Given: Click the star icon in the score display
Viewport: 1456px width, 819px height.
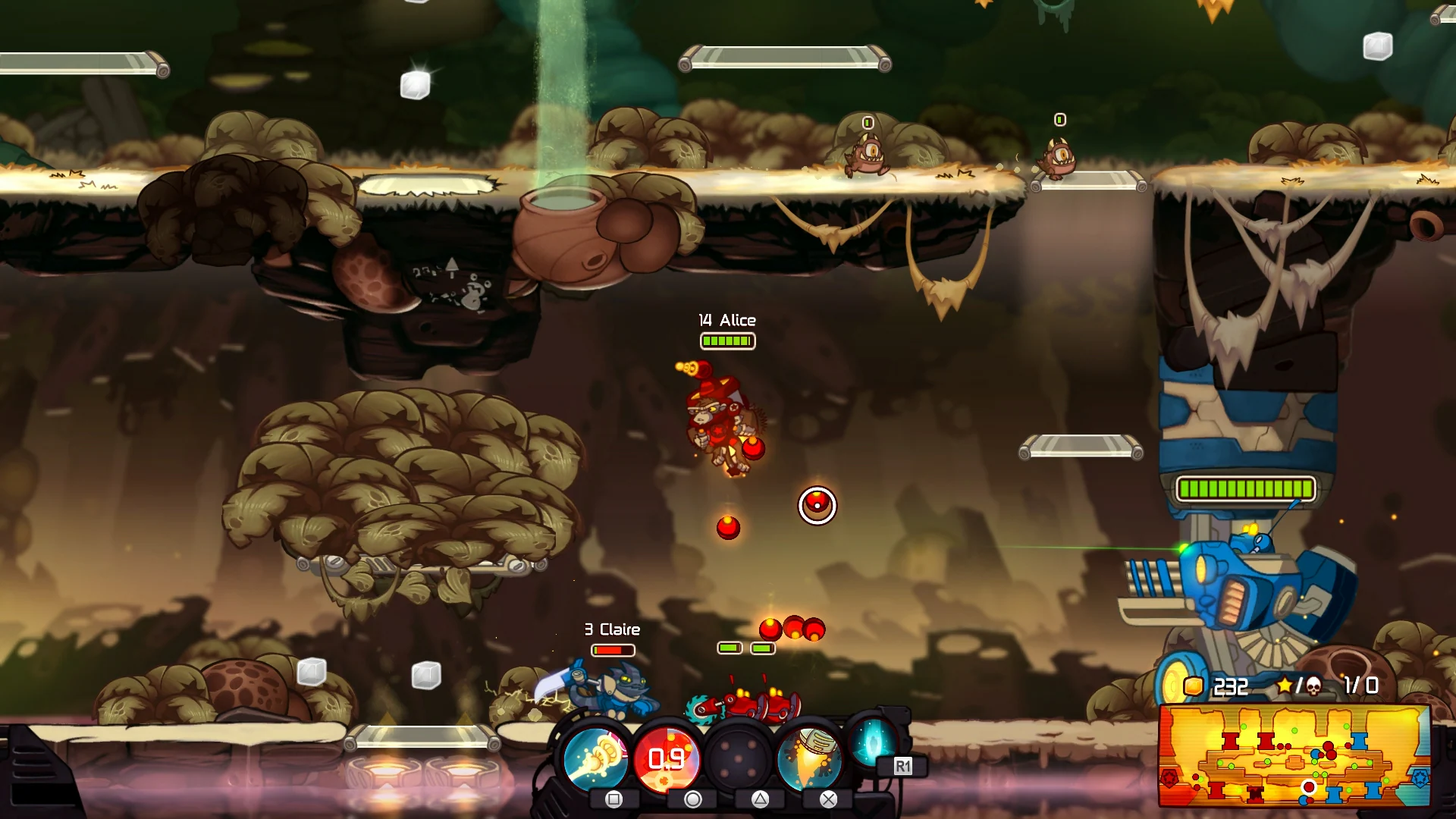Looking at the screenshot, I should click(1283, 684).
